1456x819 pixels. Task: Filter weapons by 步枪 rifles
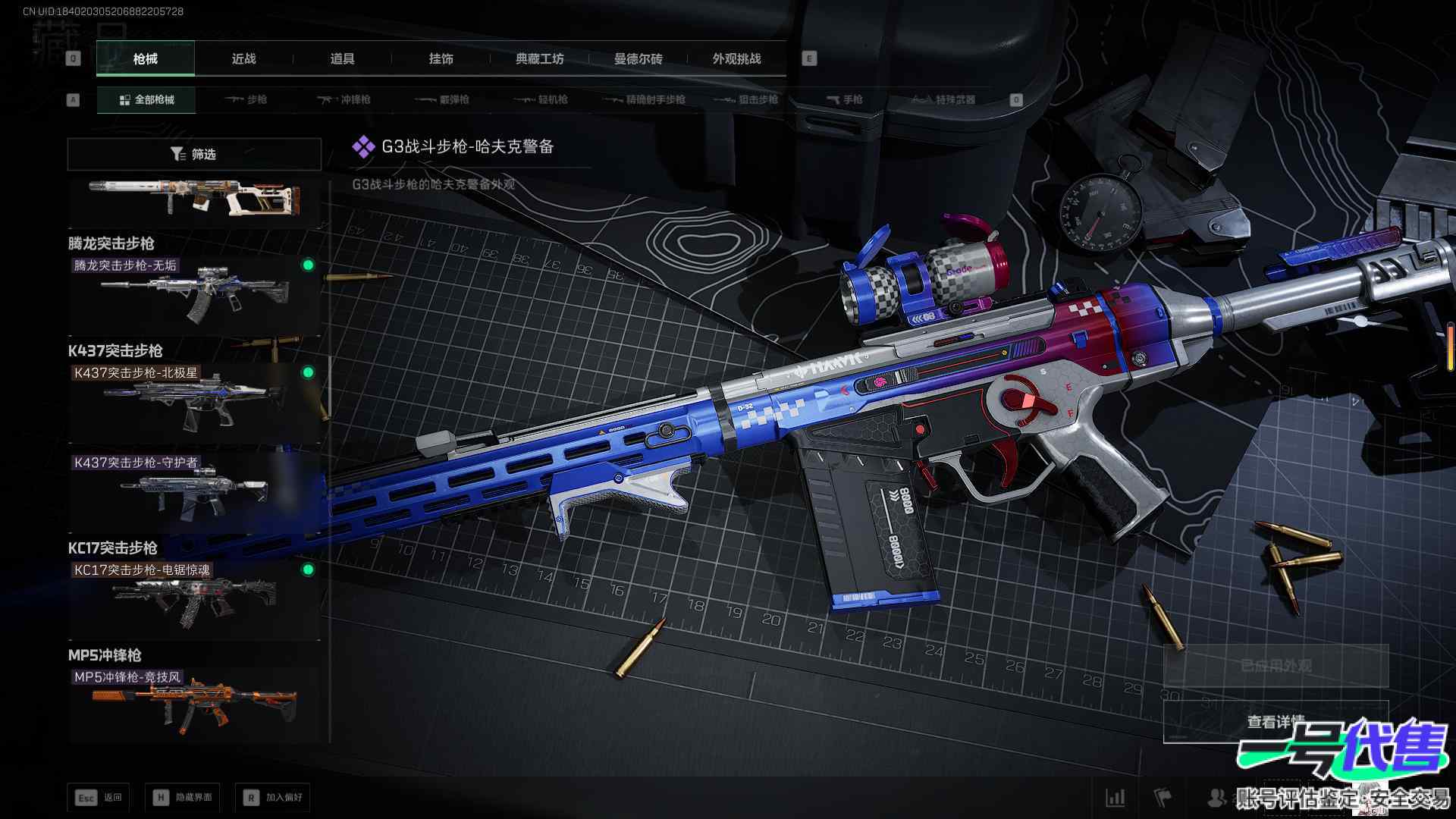(246, 100)
